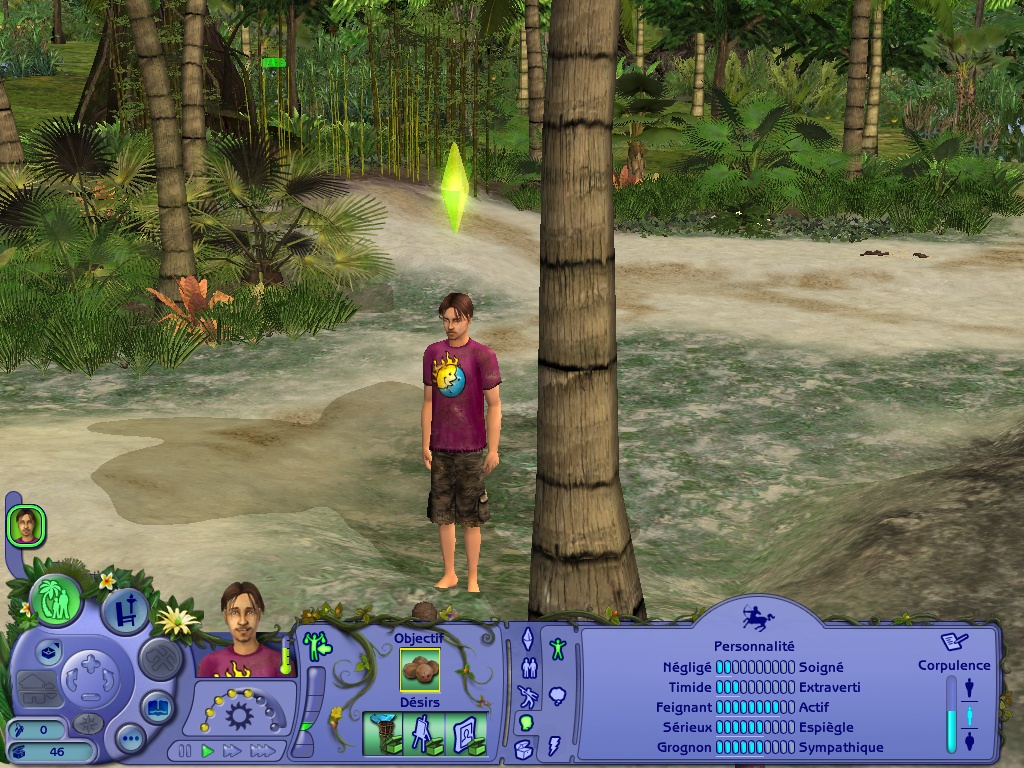Switch to Live mode with the palm tree icon
This screenshot has height=768, width=1024.
[x=55, y=600]
